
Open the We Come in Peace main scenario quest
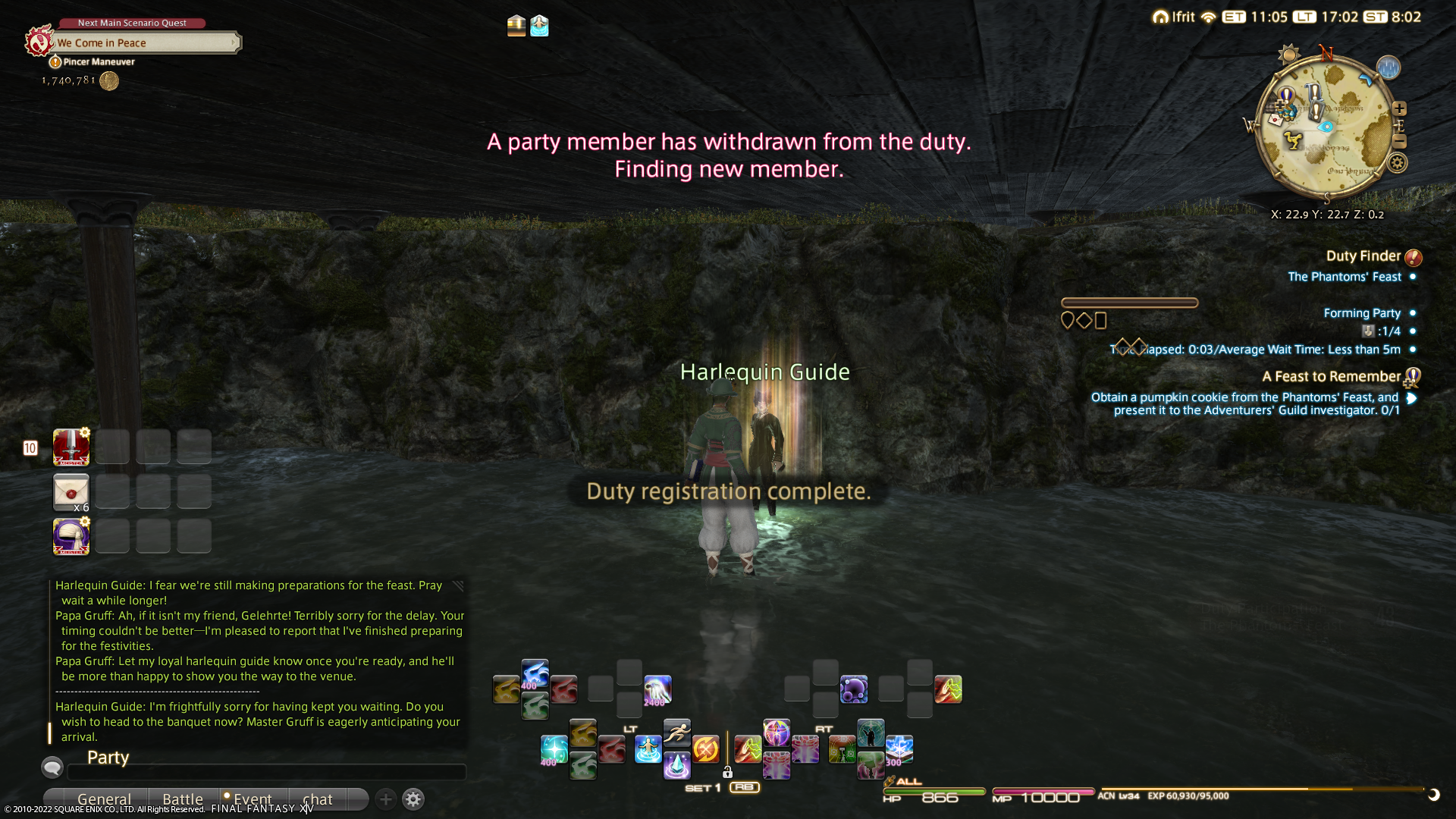144,43
